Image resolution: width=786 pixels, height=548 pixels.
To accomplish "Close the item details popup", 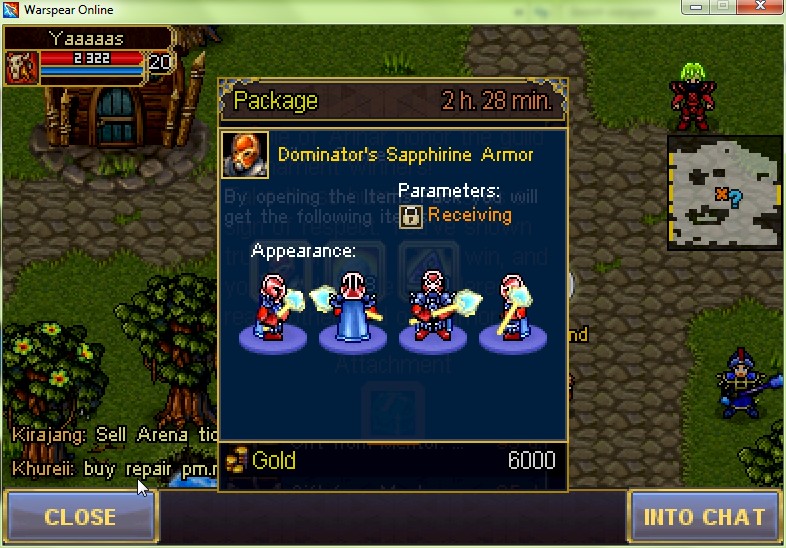I will (x=80, y=517).
